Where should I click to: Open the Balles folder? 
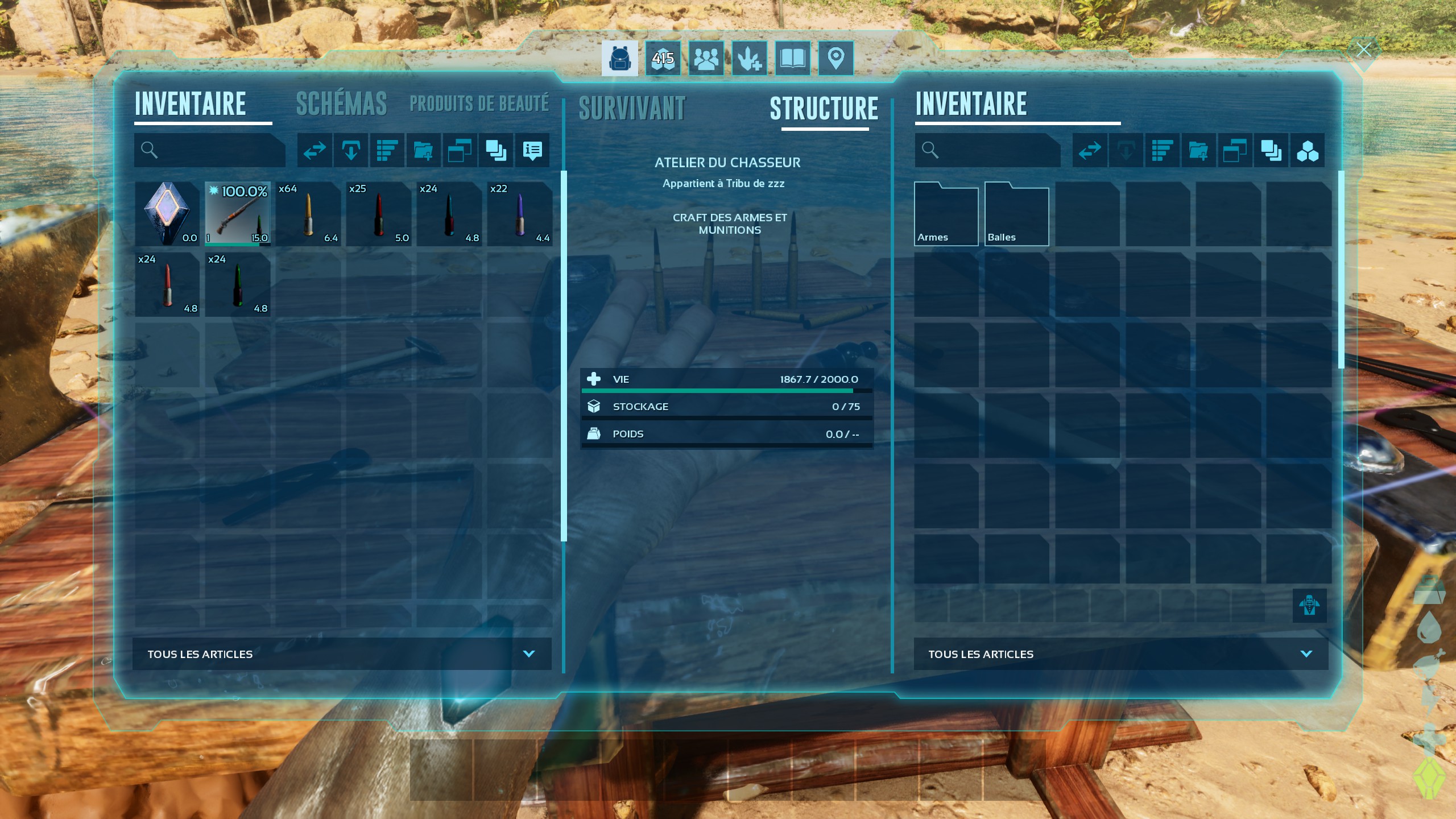click(x=1016, y=214)
